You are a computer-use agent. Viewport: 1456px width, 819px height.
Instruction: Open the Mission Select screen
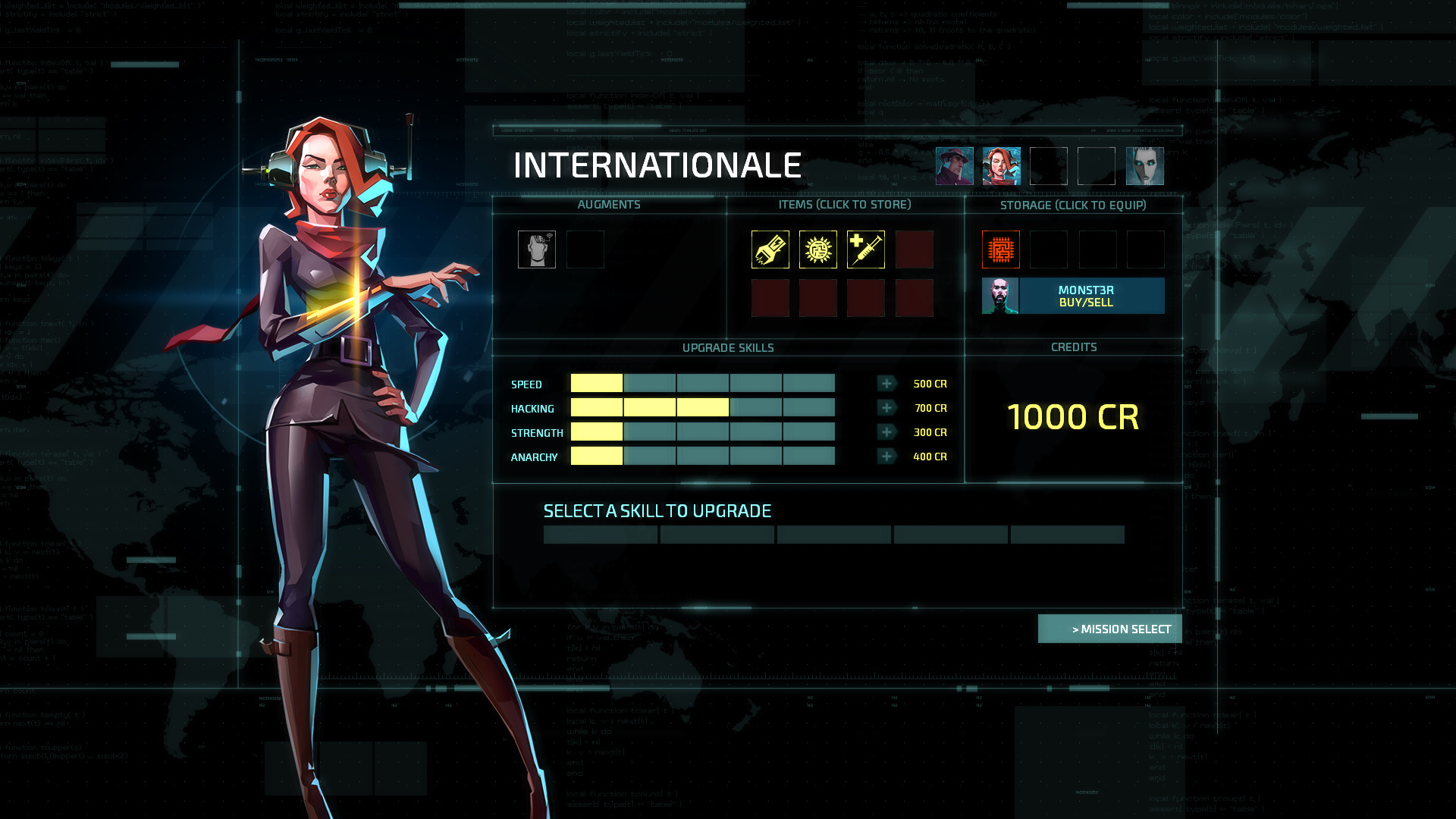point(1110,629)
